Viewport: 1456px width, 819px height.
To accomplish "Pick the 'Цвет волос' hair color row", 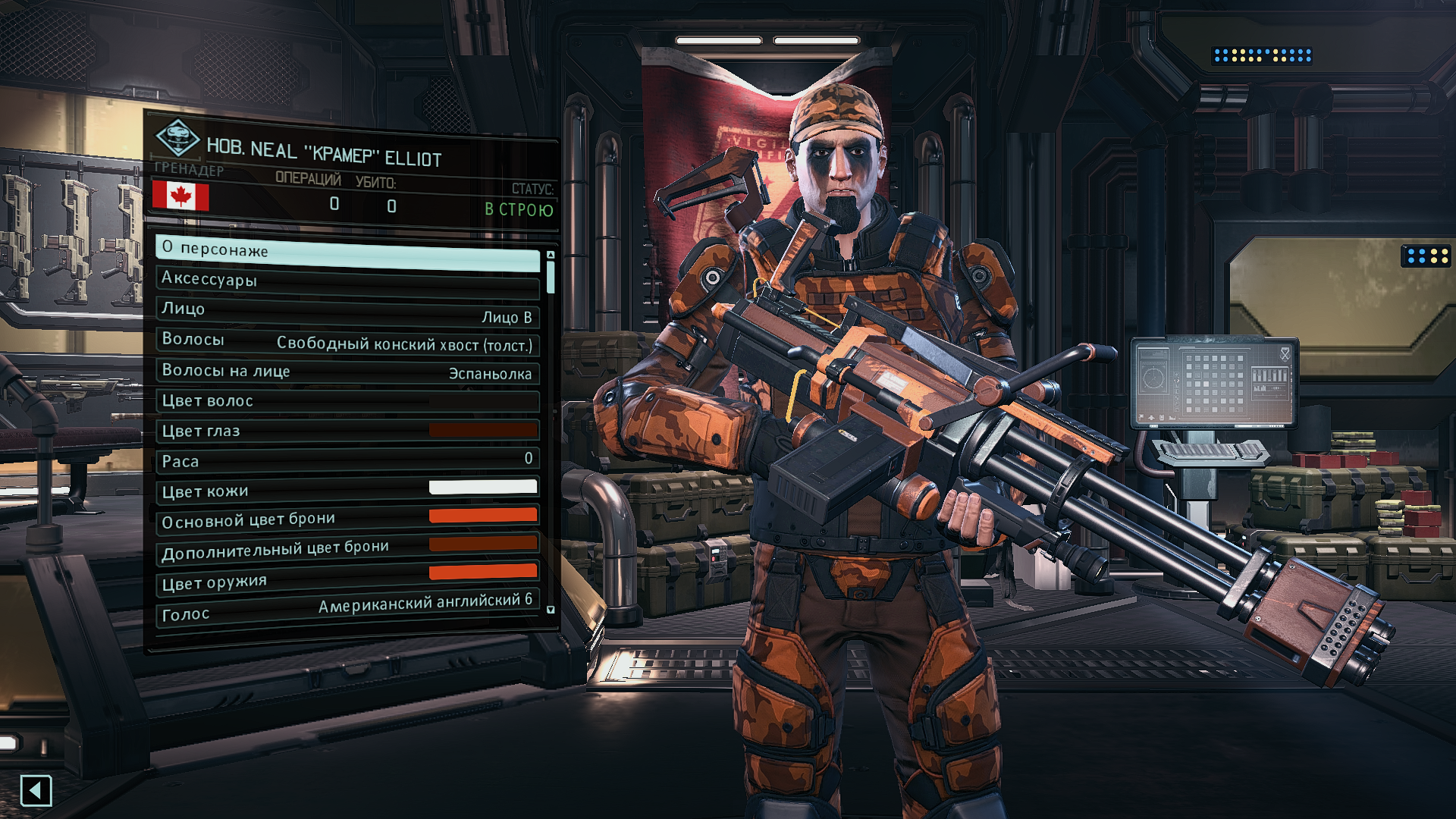I will pos(347,401).
